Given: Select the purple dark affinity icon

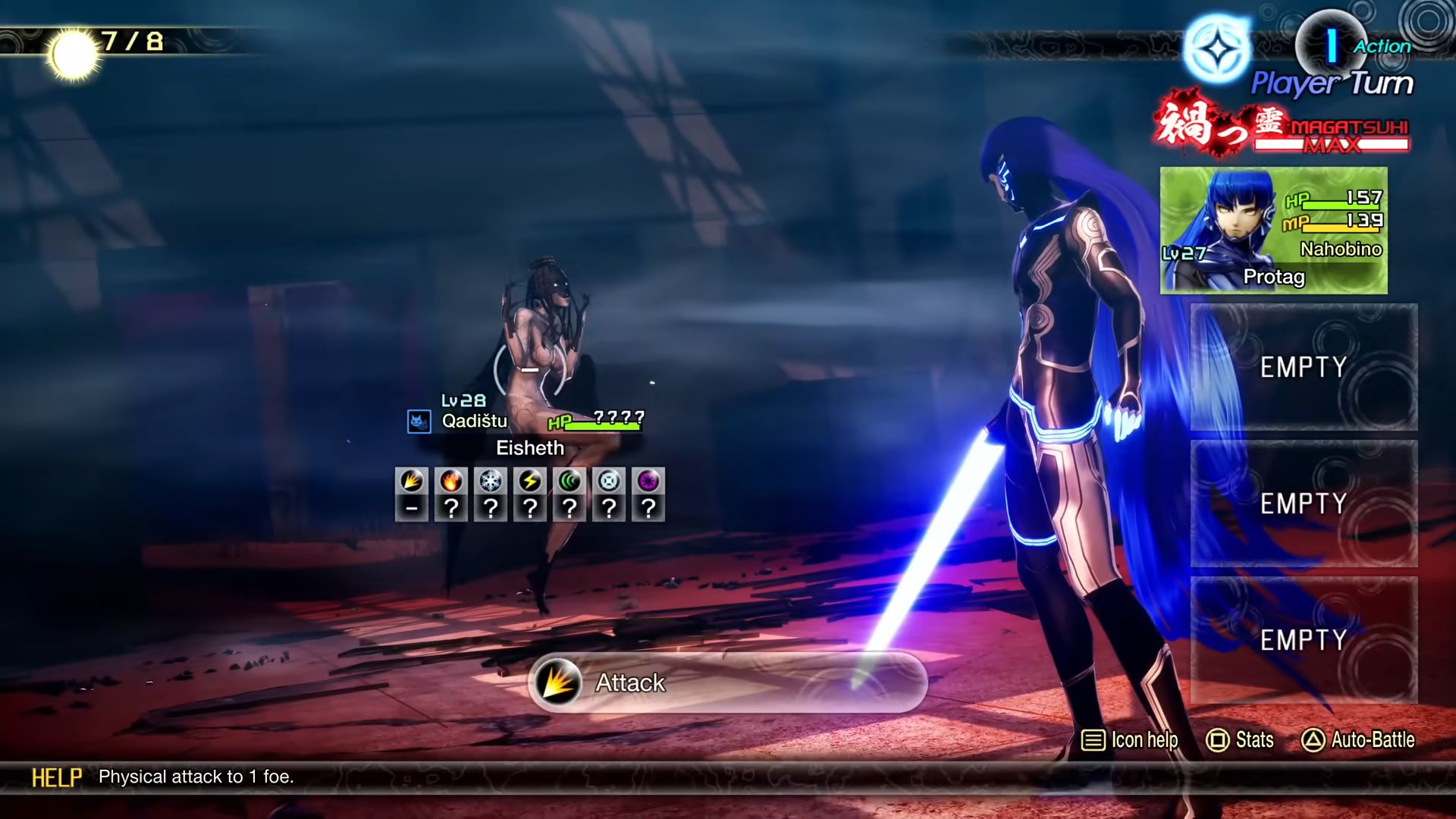Looking at the screenshot, I should click(x=648, y=482).
